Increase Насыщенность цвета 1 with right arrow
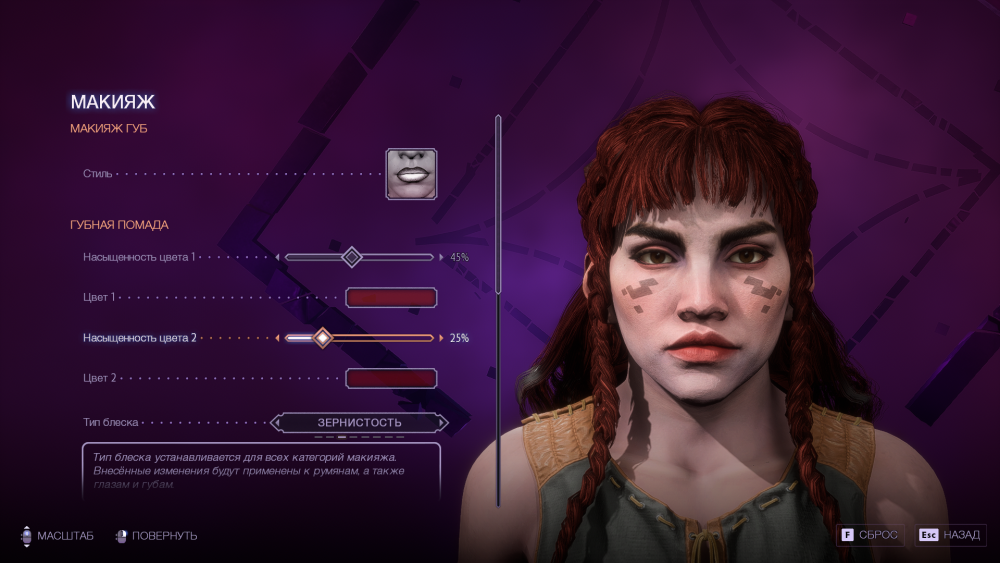This screenshot has height=563, width=1000. pos(441,257)
